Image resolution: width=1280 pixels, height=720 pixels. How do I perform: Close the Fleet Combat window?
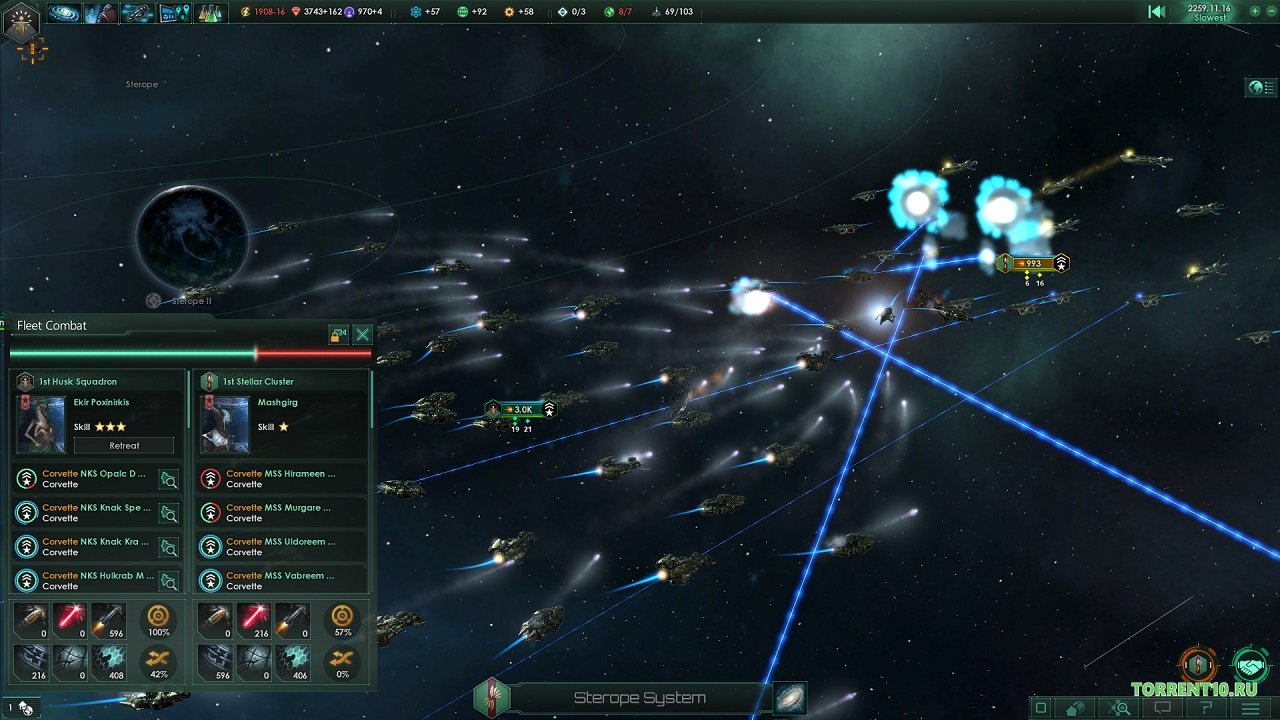pos(363,335)
